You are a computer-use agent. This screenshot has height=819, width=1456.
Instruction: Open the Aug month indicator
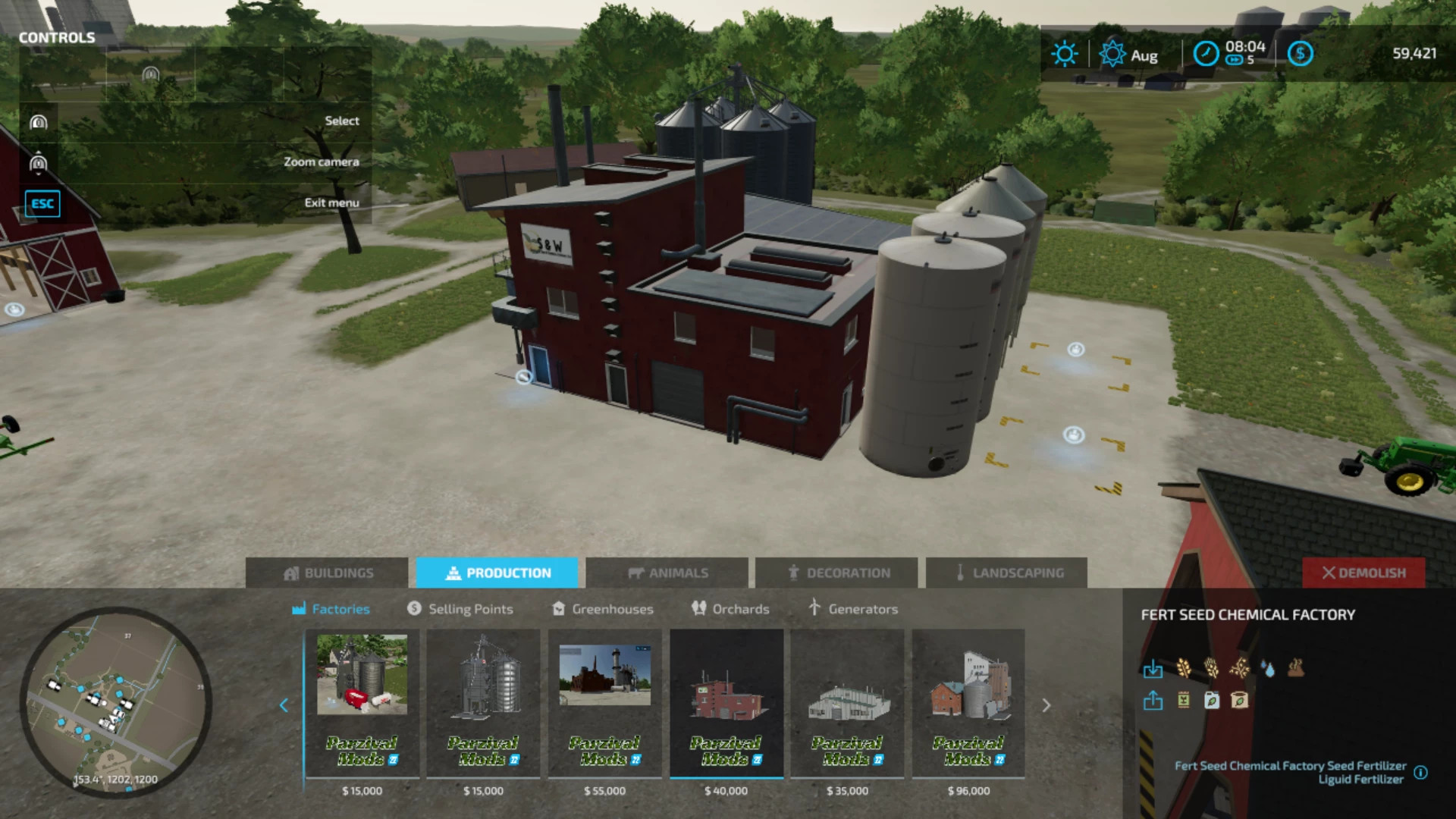click(1137, 55)
